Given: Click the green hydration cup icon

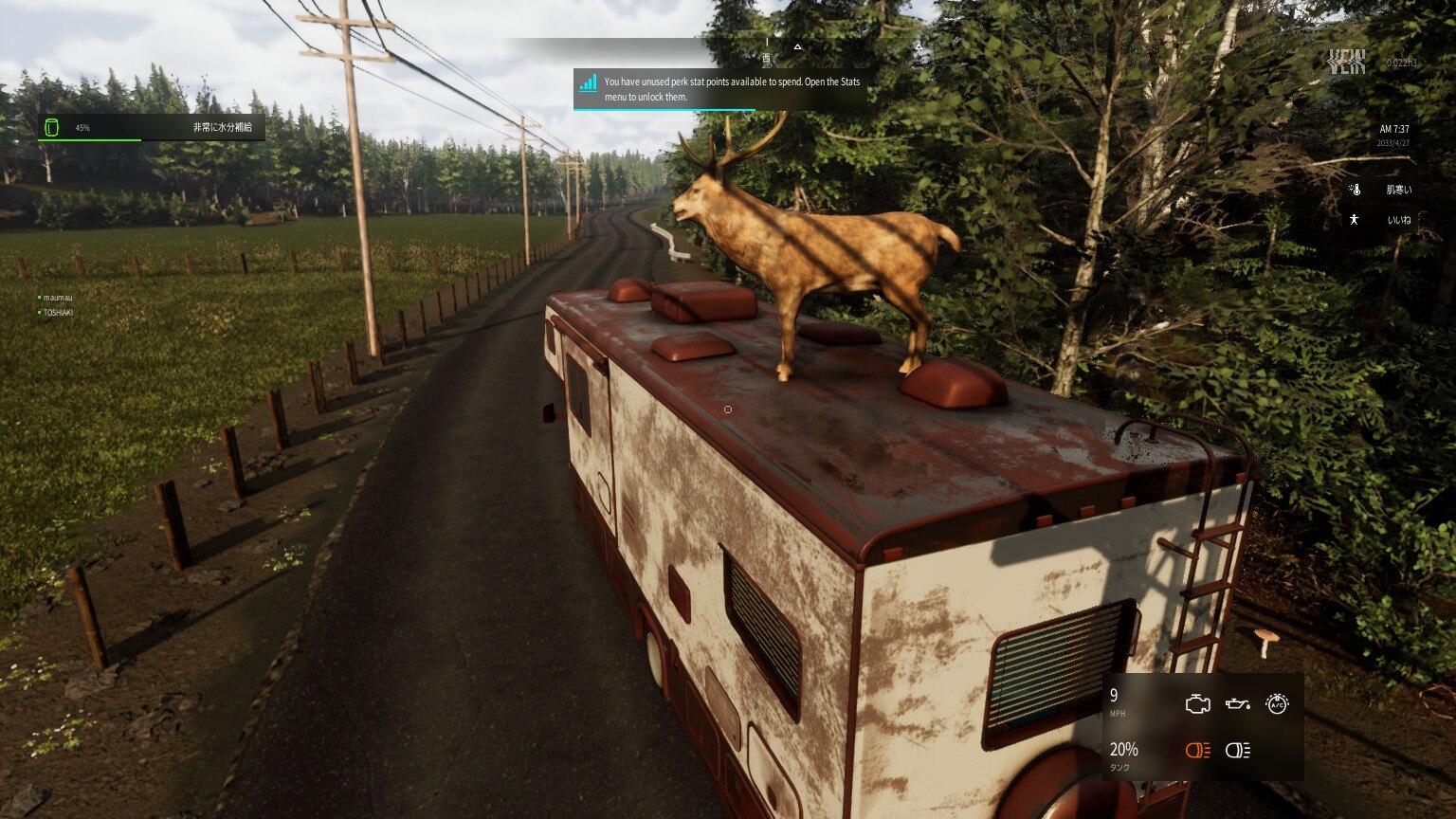Looking at the screenshot, I should click(x=52, y=127).
